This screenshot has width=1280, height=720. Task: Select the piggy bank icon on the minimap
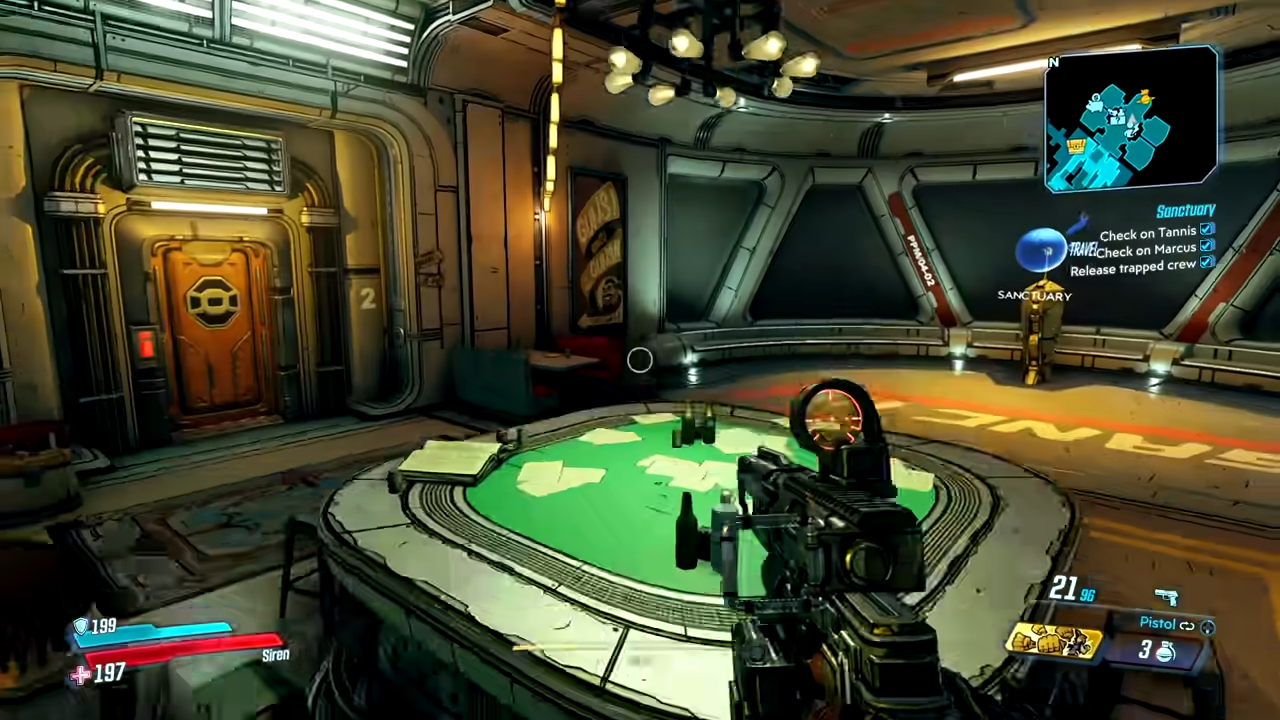pos(1095,106)
